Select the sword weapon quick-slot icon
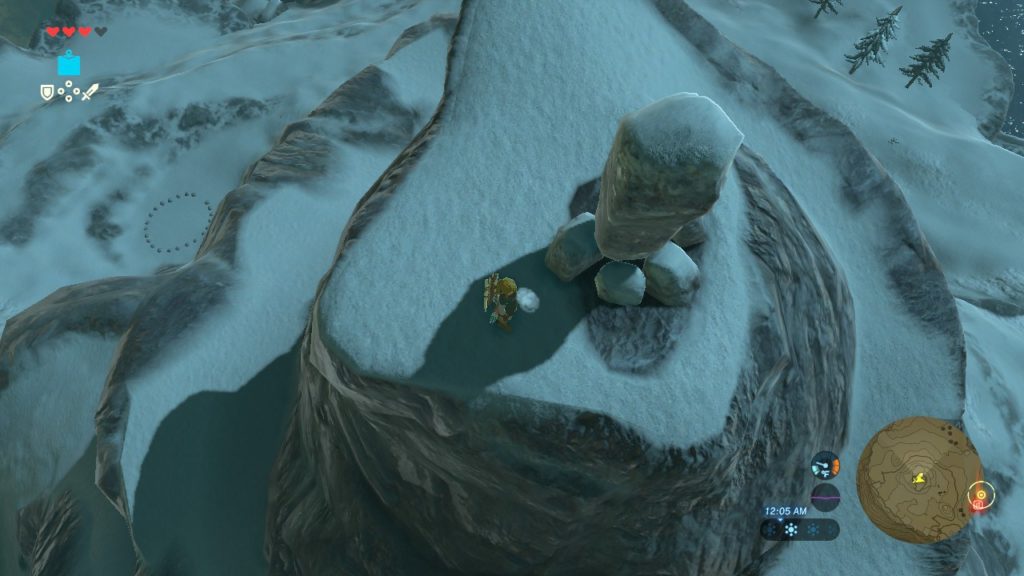 [x=90, y=92]
